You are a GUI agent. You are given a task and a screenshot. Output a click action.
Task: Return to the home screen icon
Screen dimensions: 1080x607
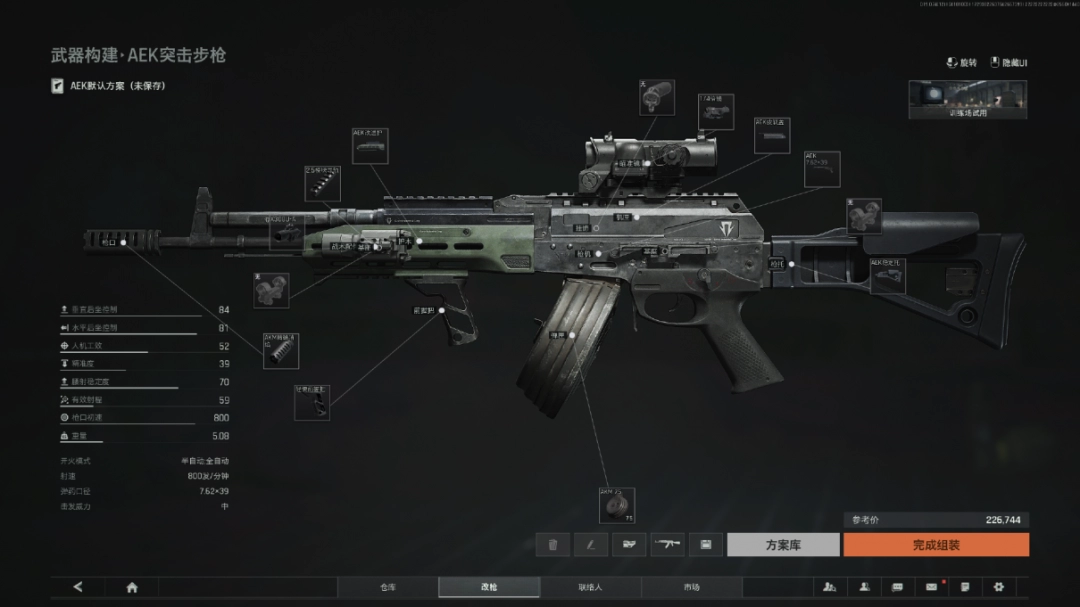[x=132, y=587]
